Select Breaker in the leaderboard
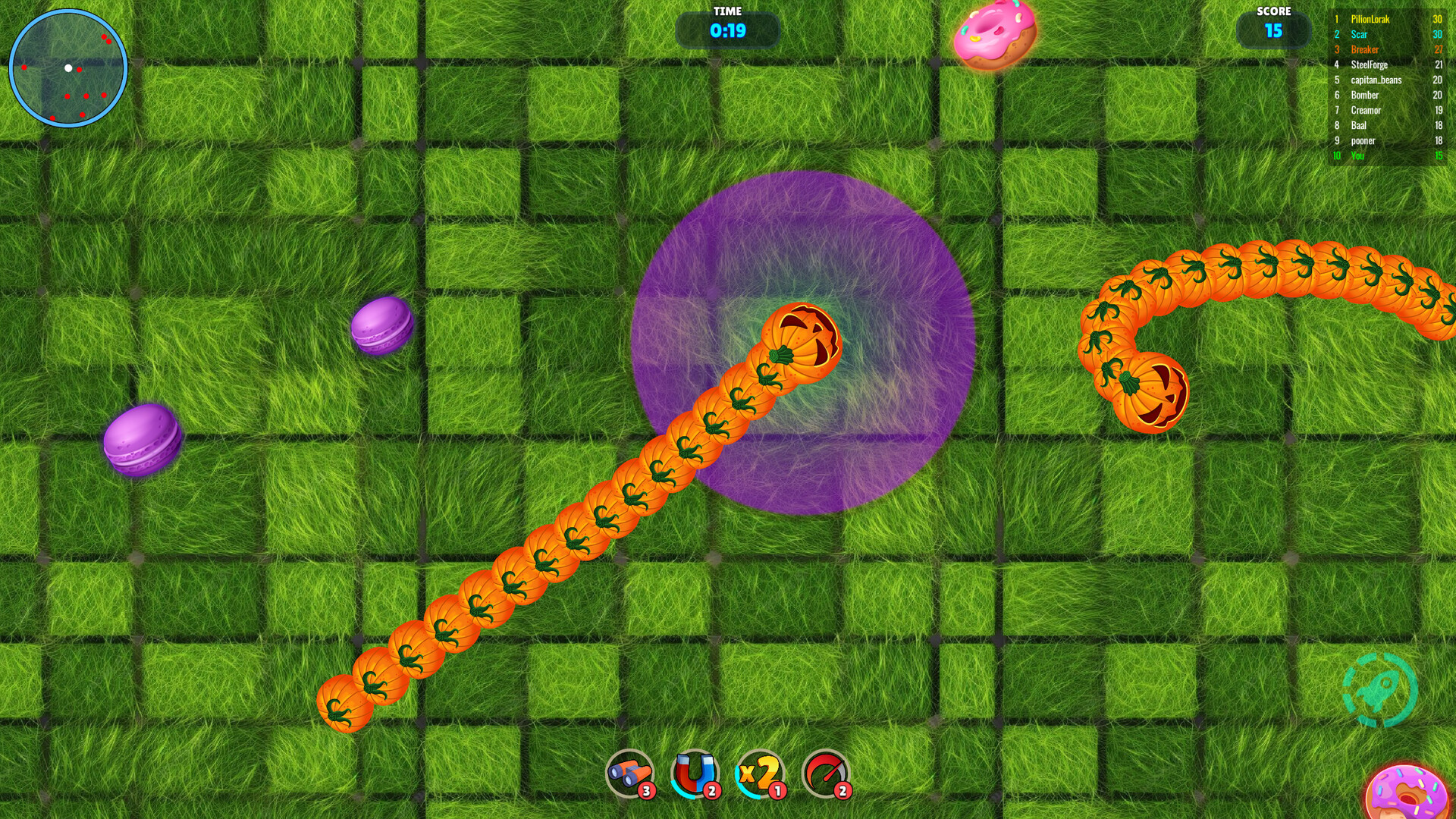This screenshot has height=819, width=1456. 1365,49
